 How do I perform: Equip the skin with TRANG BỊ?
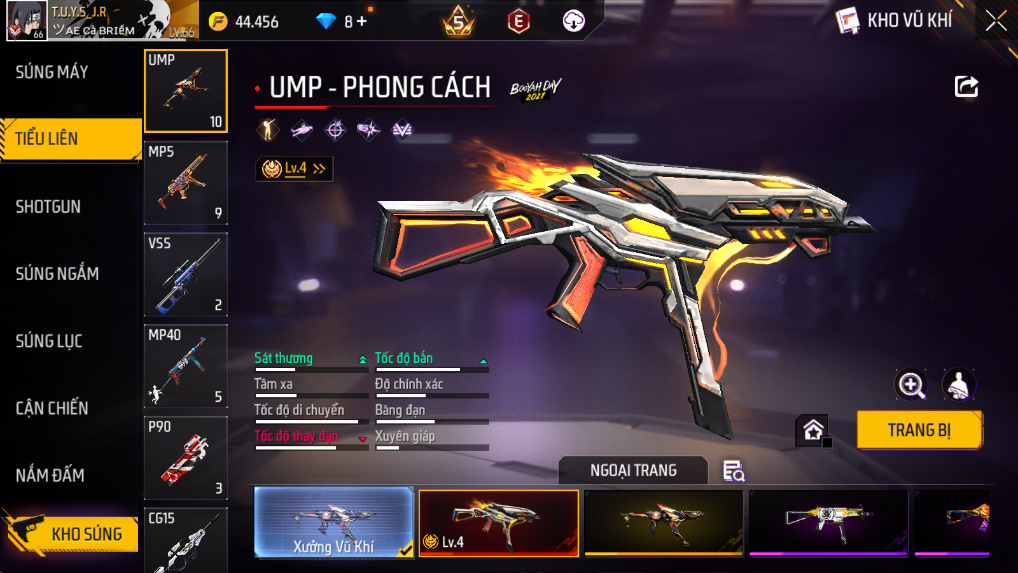coord(919,431)
